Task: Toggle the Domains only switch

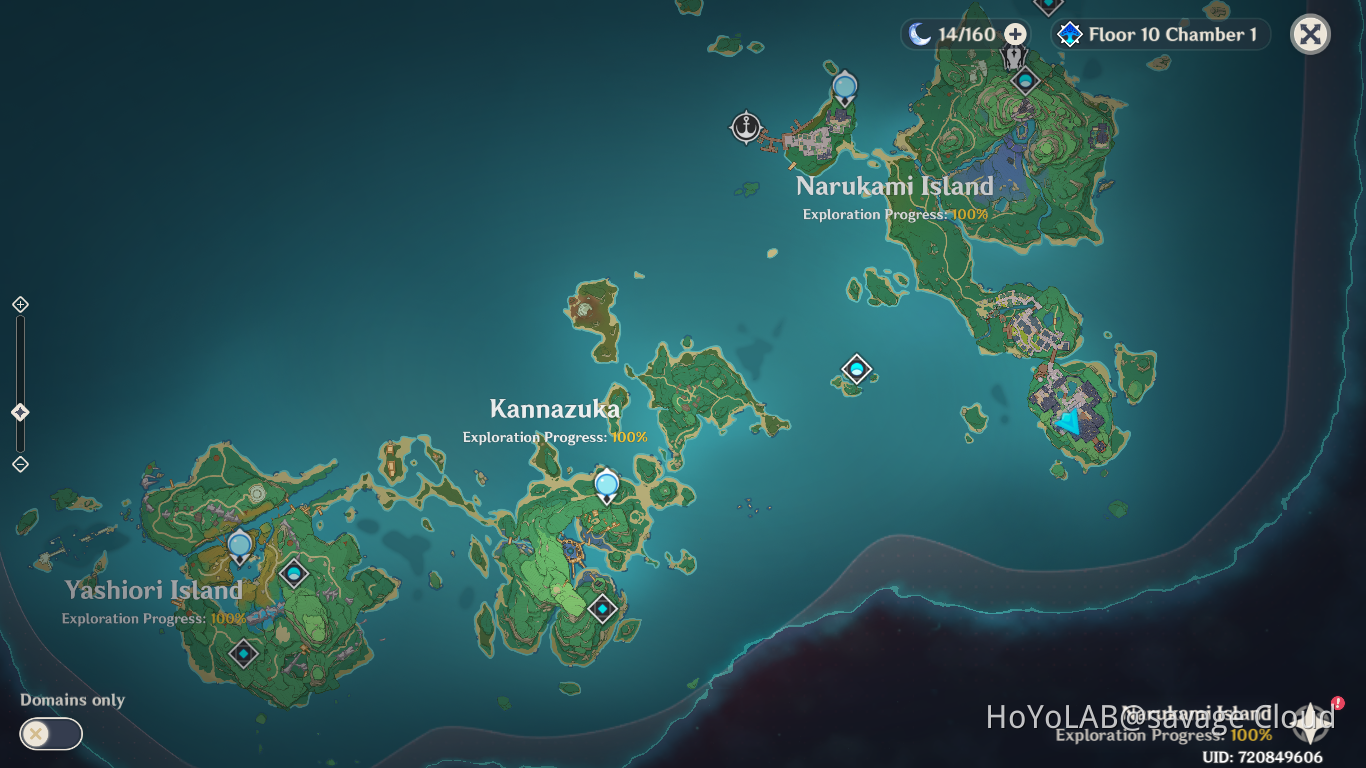Action: pos(50,733)
